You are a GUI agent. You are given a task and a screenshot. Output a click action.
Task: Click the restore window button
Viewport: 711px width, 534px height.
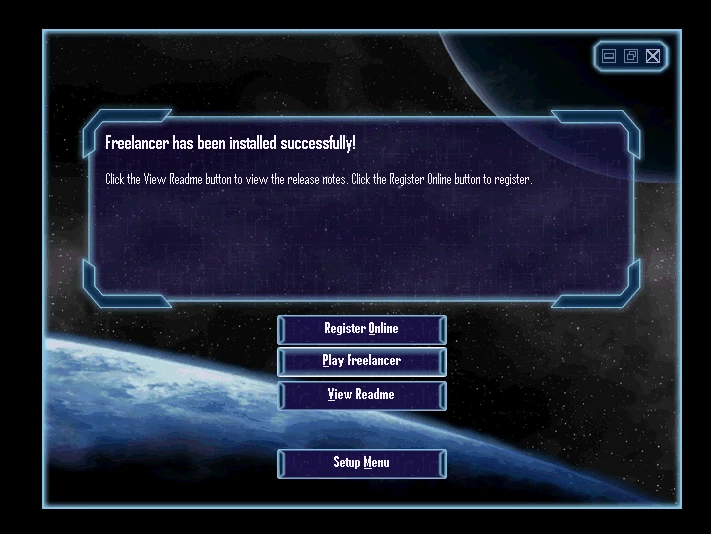point(631,56)
